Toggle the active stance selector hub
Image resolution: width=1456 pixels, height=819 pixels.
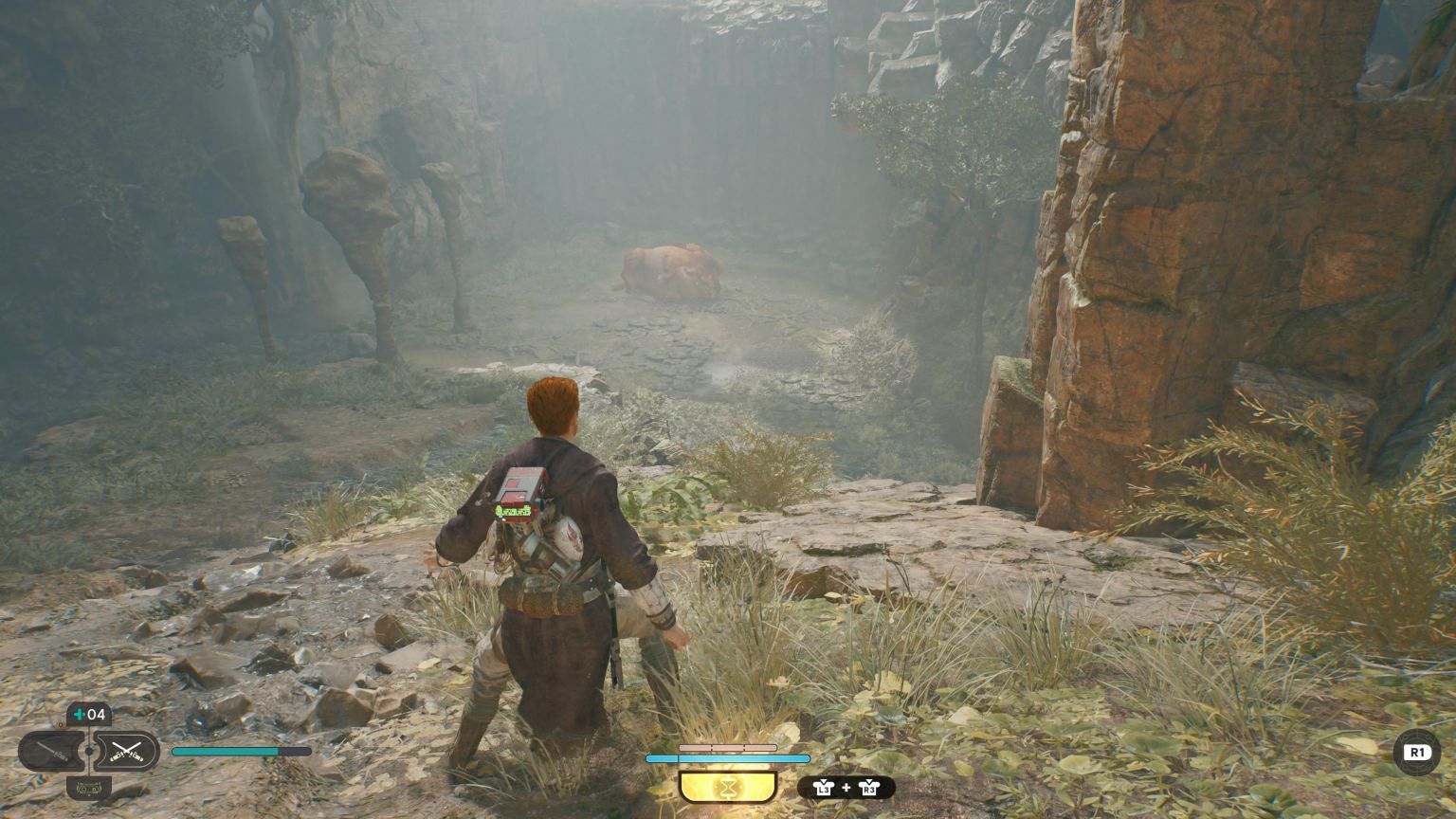coord(89,751)
